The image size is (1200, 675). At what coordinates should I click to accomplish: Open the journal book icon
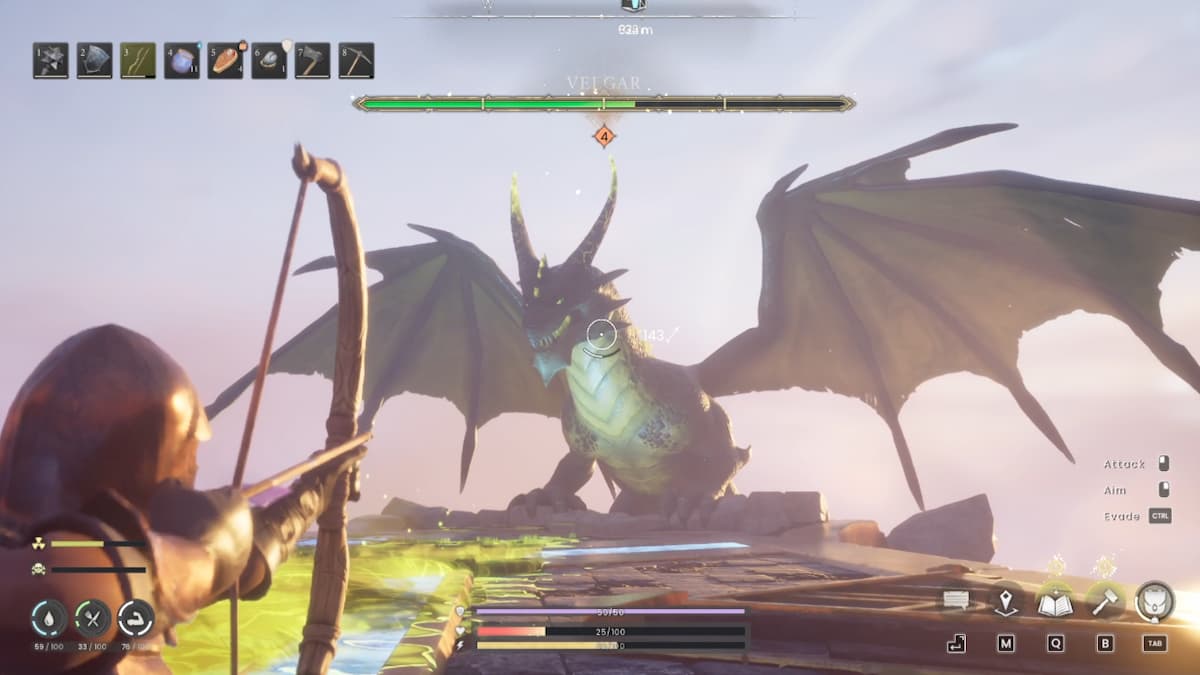pos(1055,602)
